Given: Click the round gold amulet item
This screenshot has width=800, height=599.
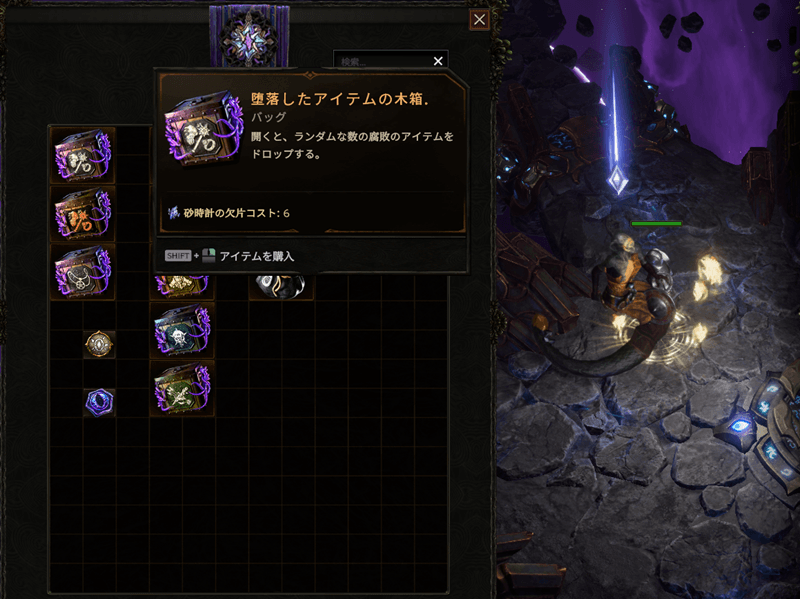Looking at the screenshot, I should coord(99,344).
